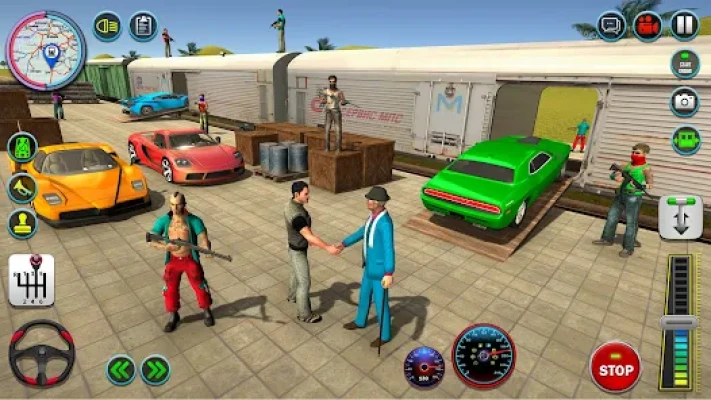The image size is (711, 400).
Task: Click the green train car icon
Action: tap(684, 139)
